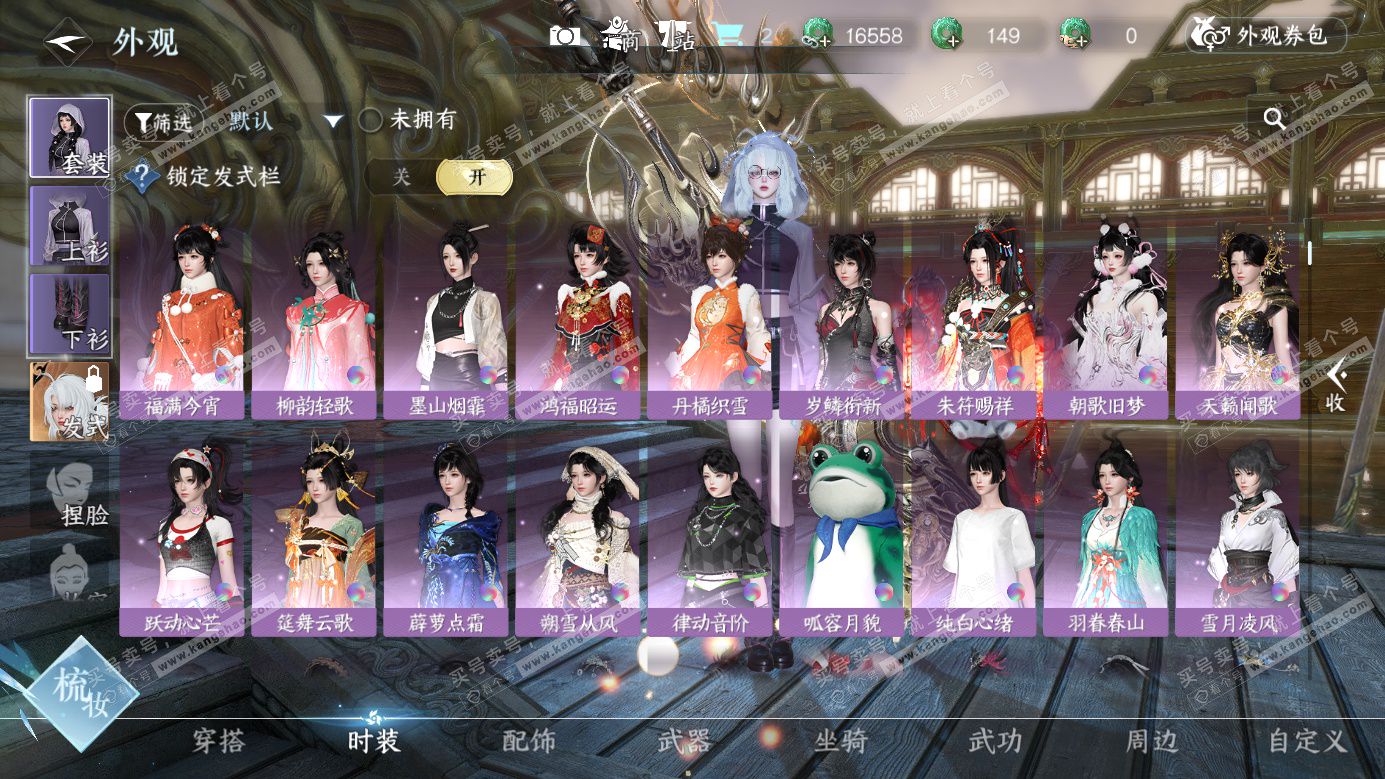Open the 筛选 filter button
This screenshot has height=779, width=1385.
point(158,122)
